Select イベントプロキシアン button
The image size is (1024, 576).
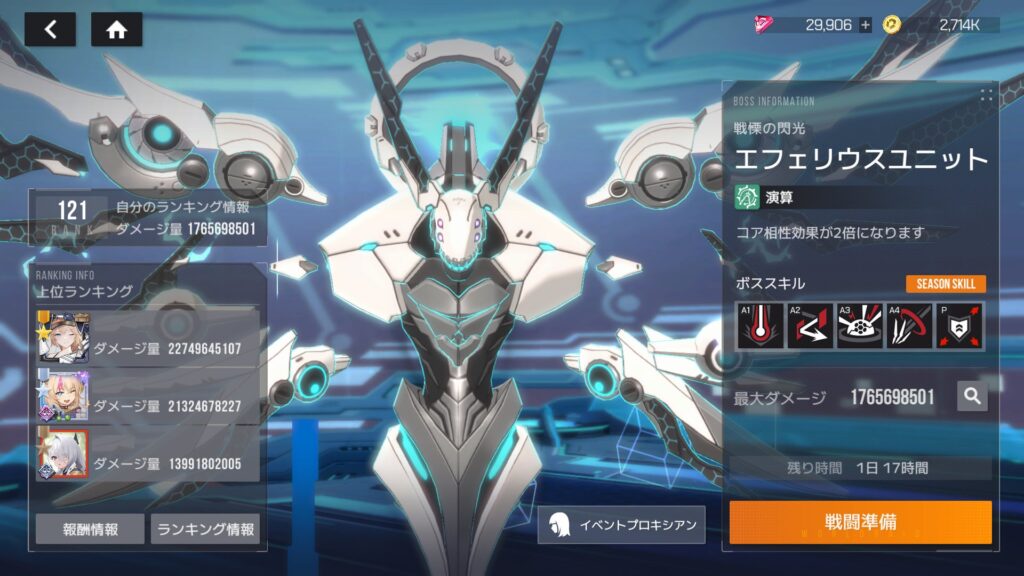620,524
